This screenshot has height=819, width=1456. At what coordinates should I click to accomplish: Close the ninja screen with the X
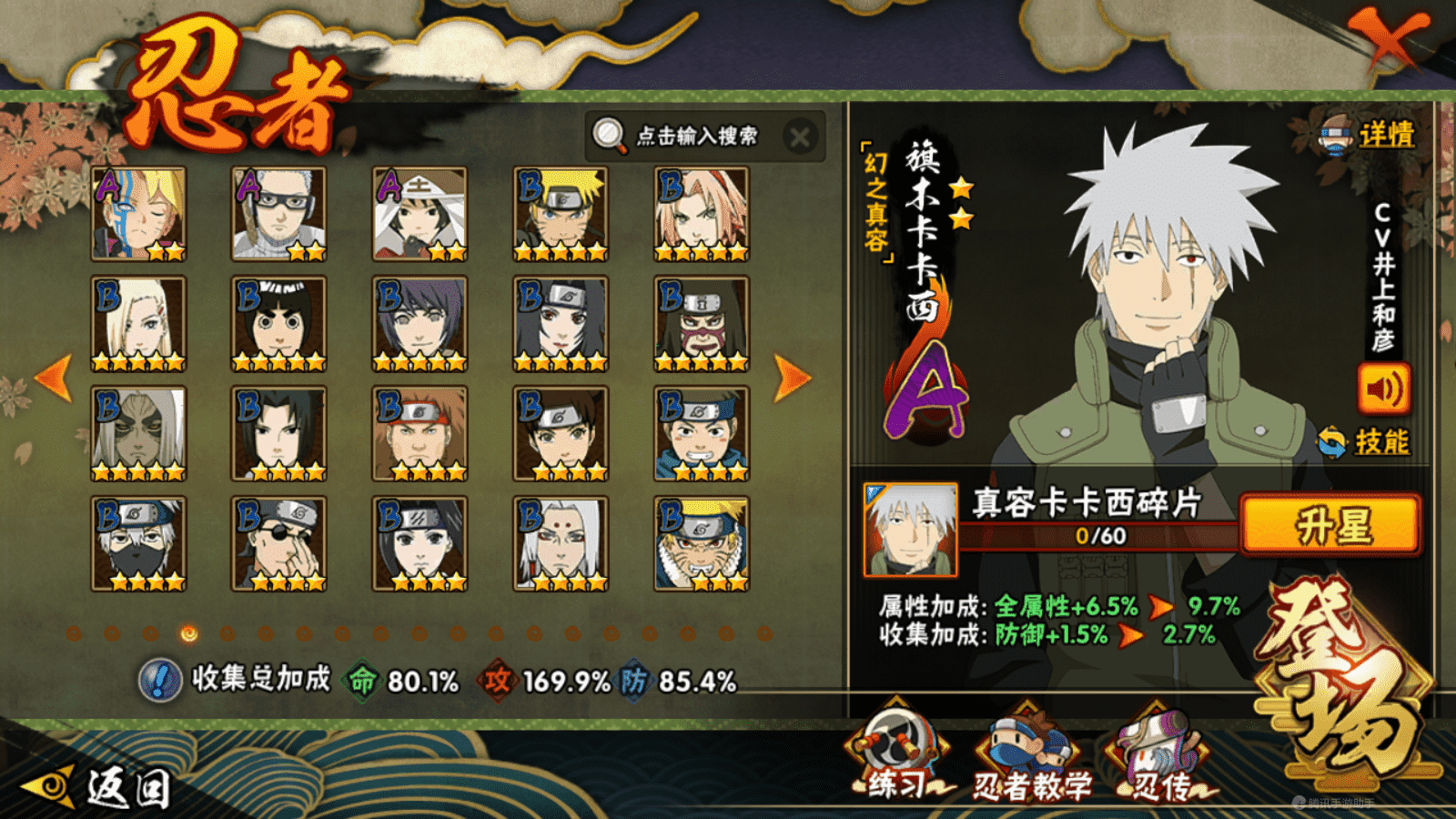click(x=1388, y=41)
